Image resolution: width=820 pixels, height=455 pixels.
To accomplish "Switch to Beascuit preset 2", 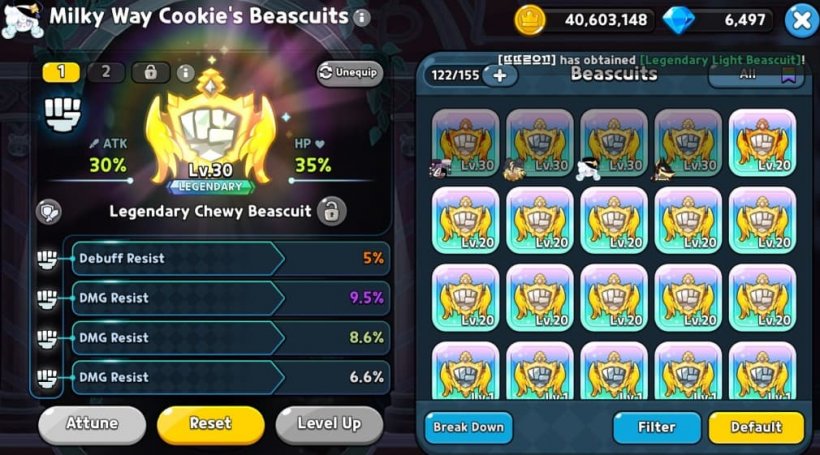I will (x=107, y=72).
